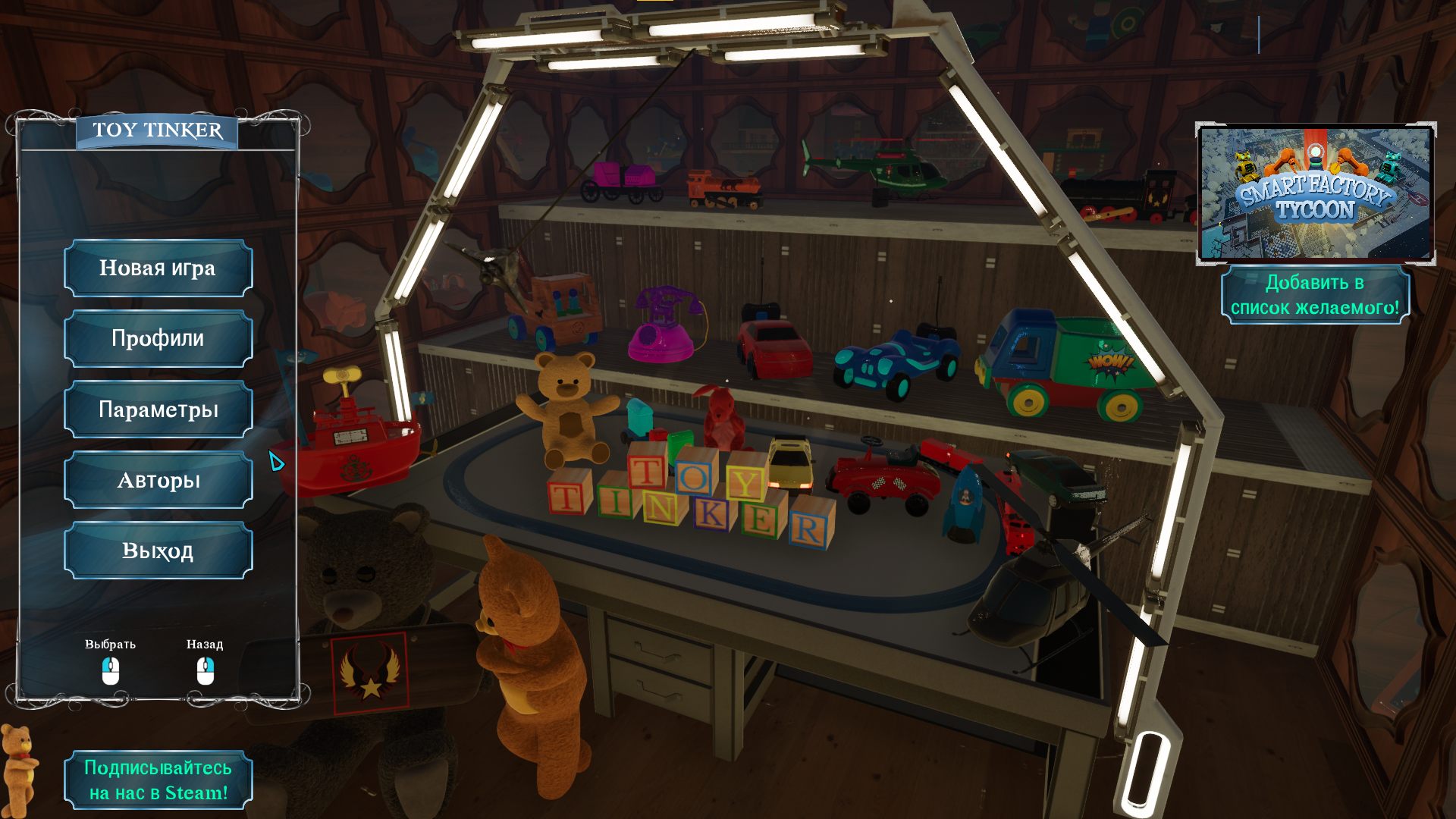Viewport: 1456px width, 819px height.
Task: Open the Параметры settings
Action: tap(158, 409)
